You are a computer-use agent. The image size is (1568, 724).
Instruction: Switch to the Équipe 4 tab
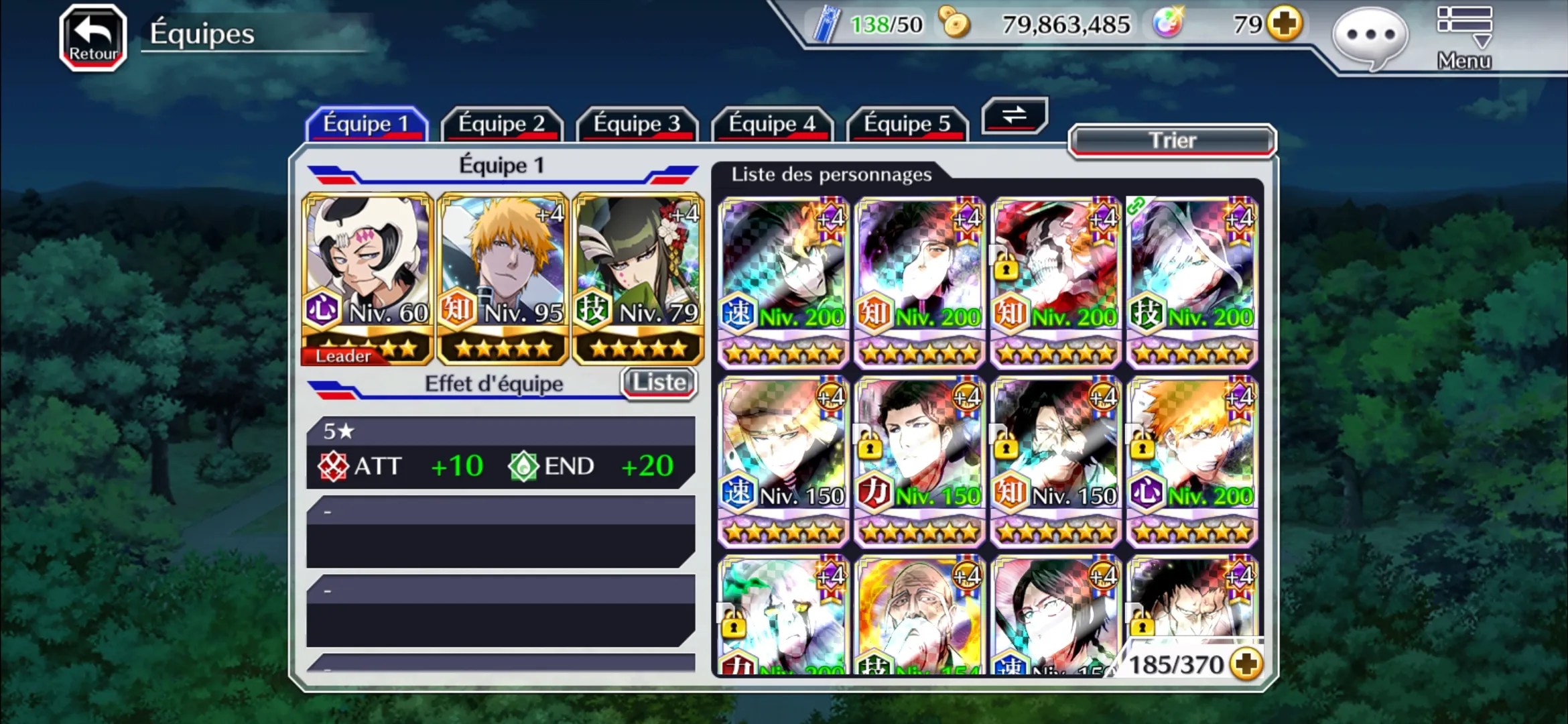click(x=772, y=124)
